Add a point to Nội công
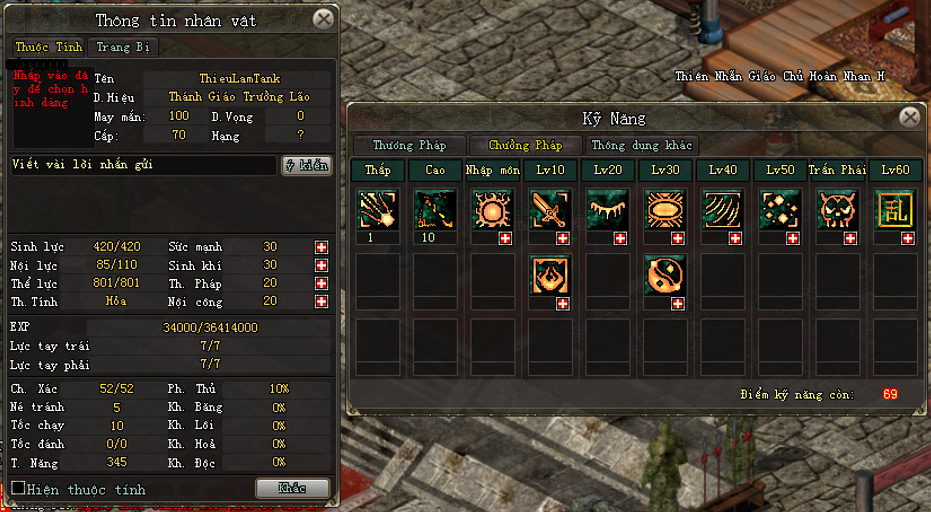 tap(321, 301)
